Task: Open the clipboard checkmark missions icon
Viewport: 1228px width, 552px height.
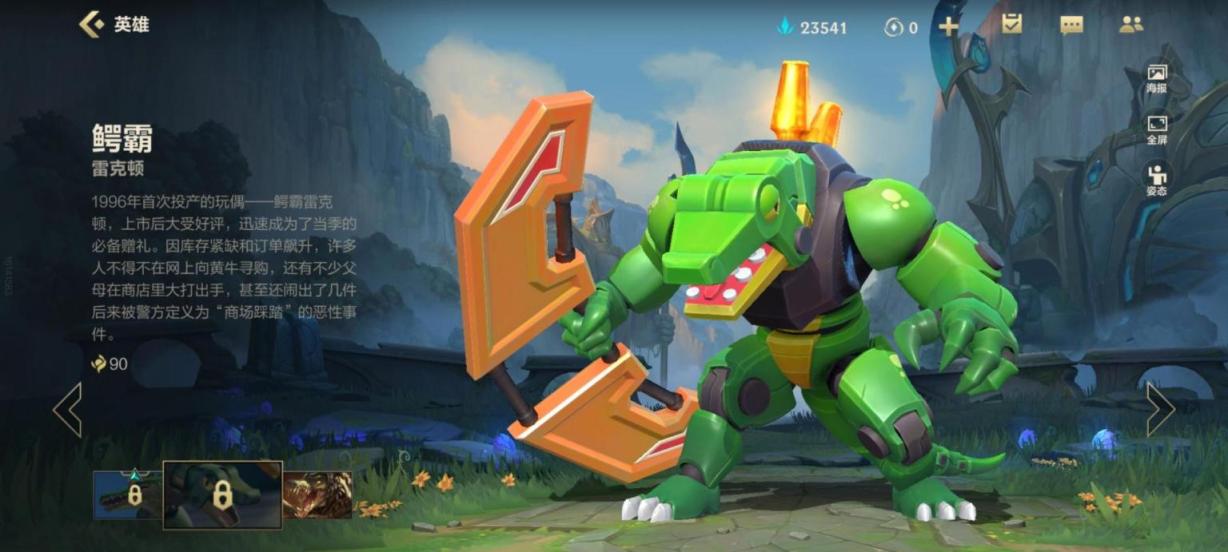Action: pos(1012,25)
